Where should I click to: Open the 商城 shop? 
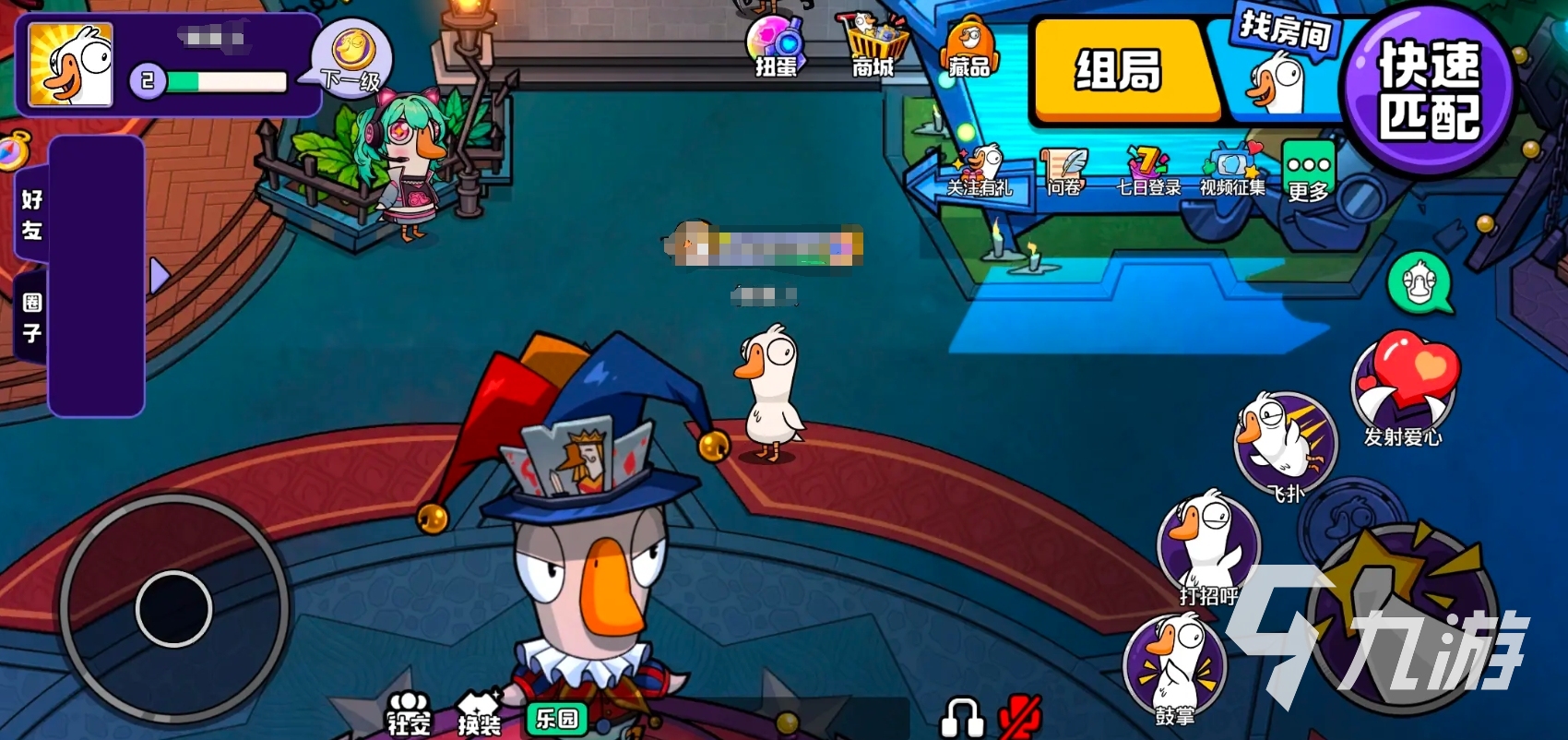point(873,39)
